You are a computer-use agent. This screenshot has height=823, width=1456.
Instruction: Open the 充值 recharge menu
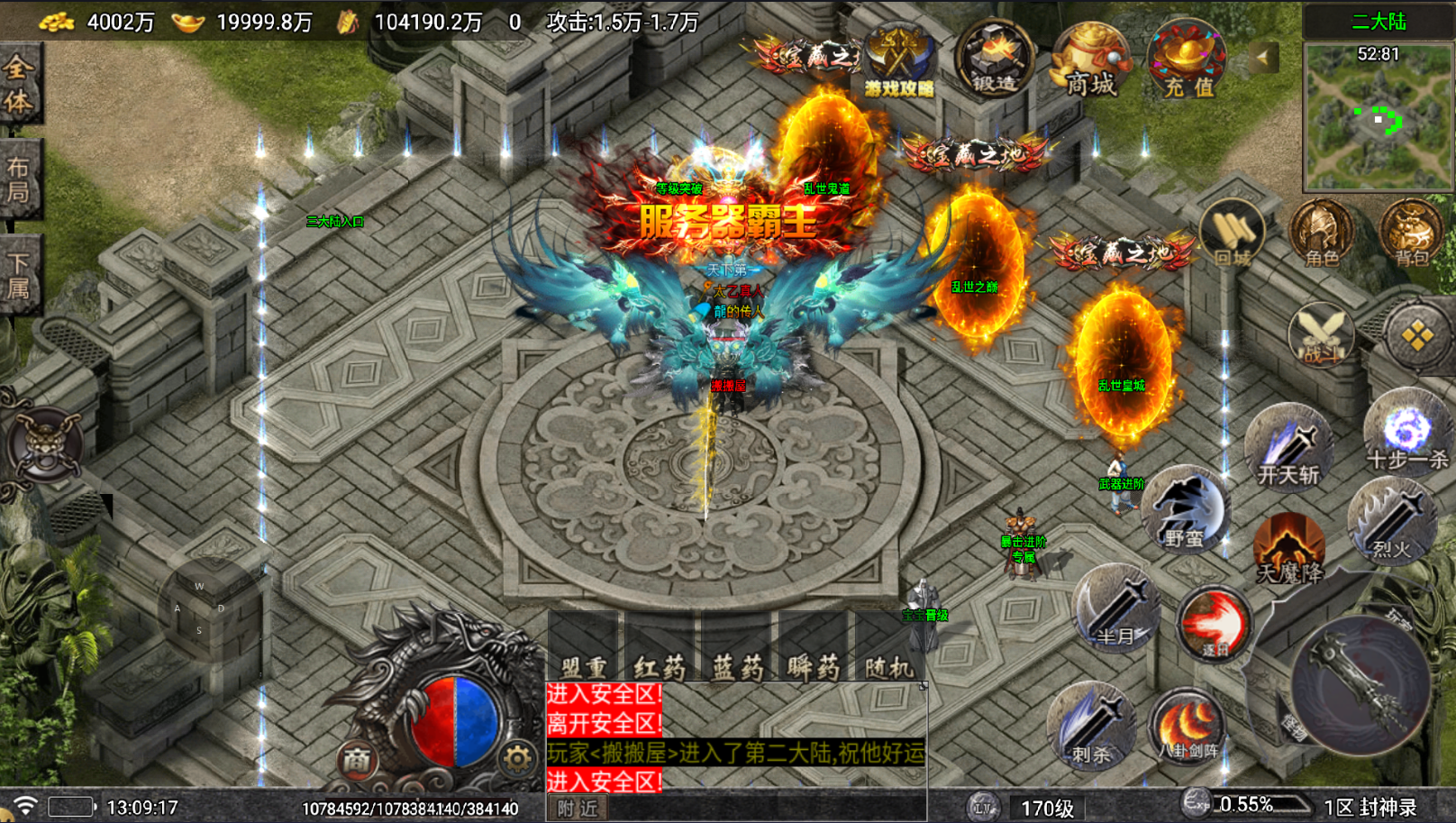coord(1188,61)
